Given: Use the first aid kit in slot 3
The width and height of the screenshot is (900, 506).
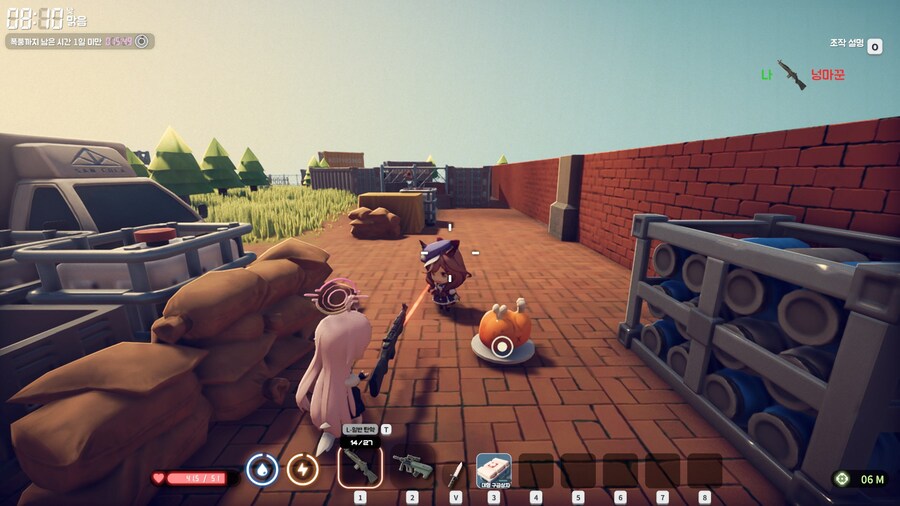Looking at the screenshot, I should tap(493, 468).
